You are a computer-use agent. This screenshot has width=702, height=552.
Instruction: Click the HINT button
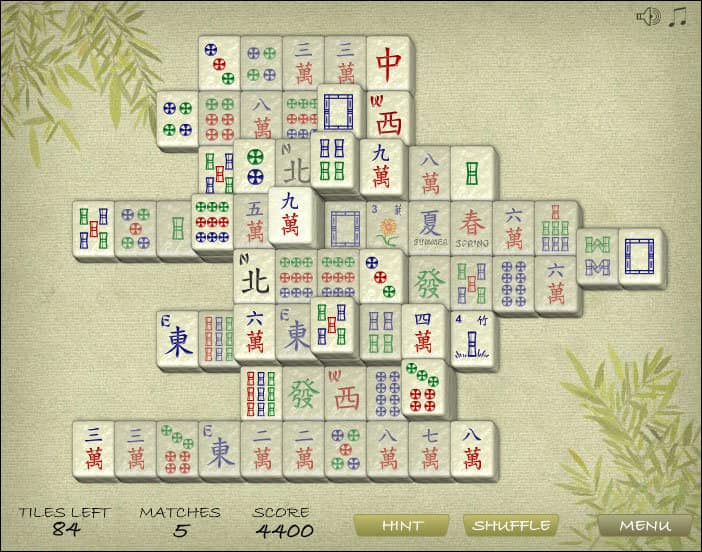click(400, 525)
